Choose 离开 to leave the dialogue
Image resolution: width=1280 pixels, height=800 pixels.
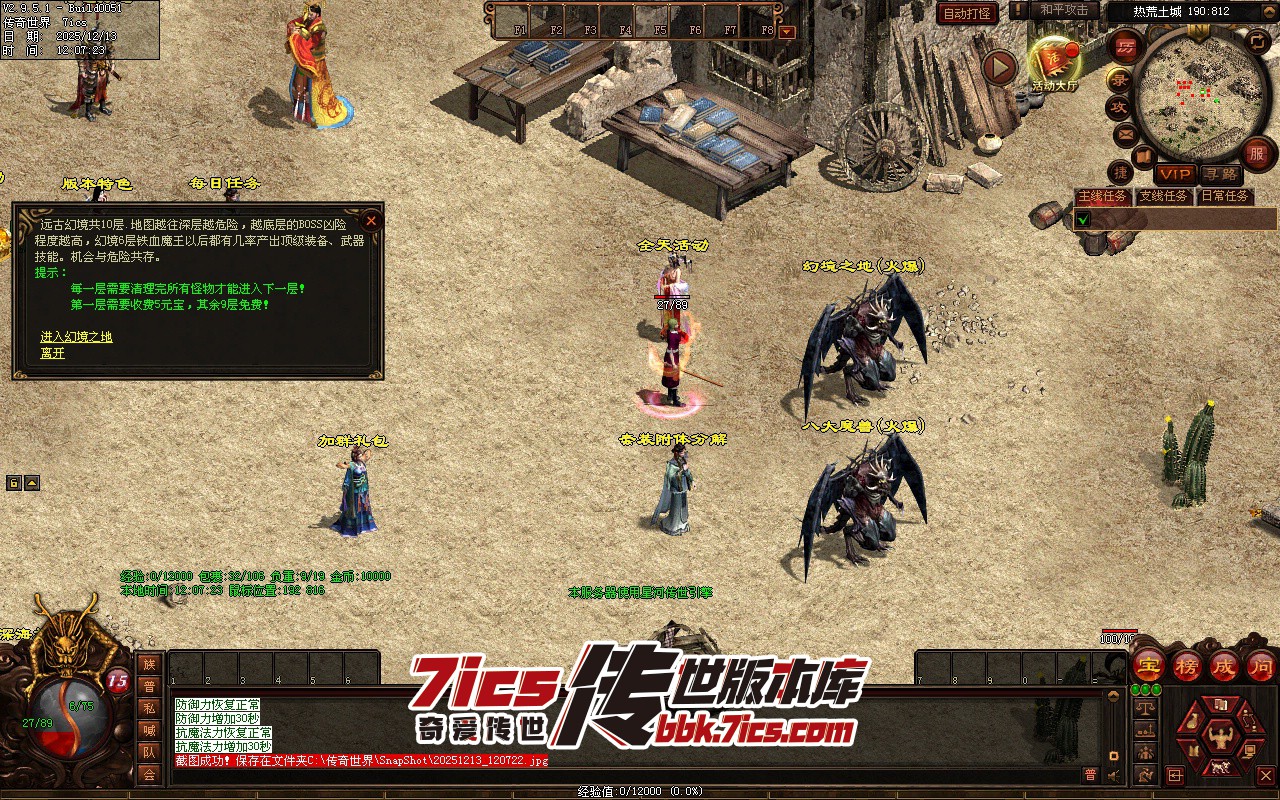click(x=52, y=353)
